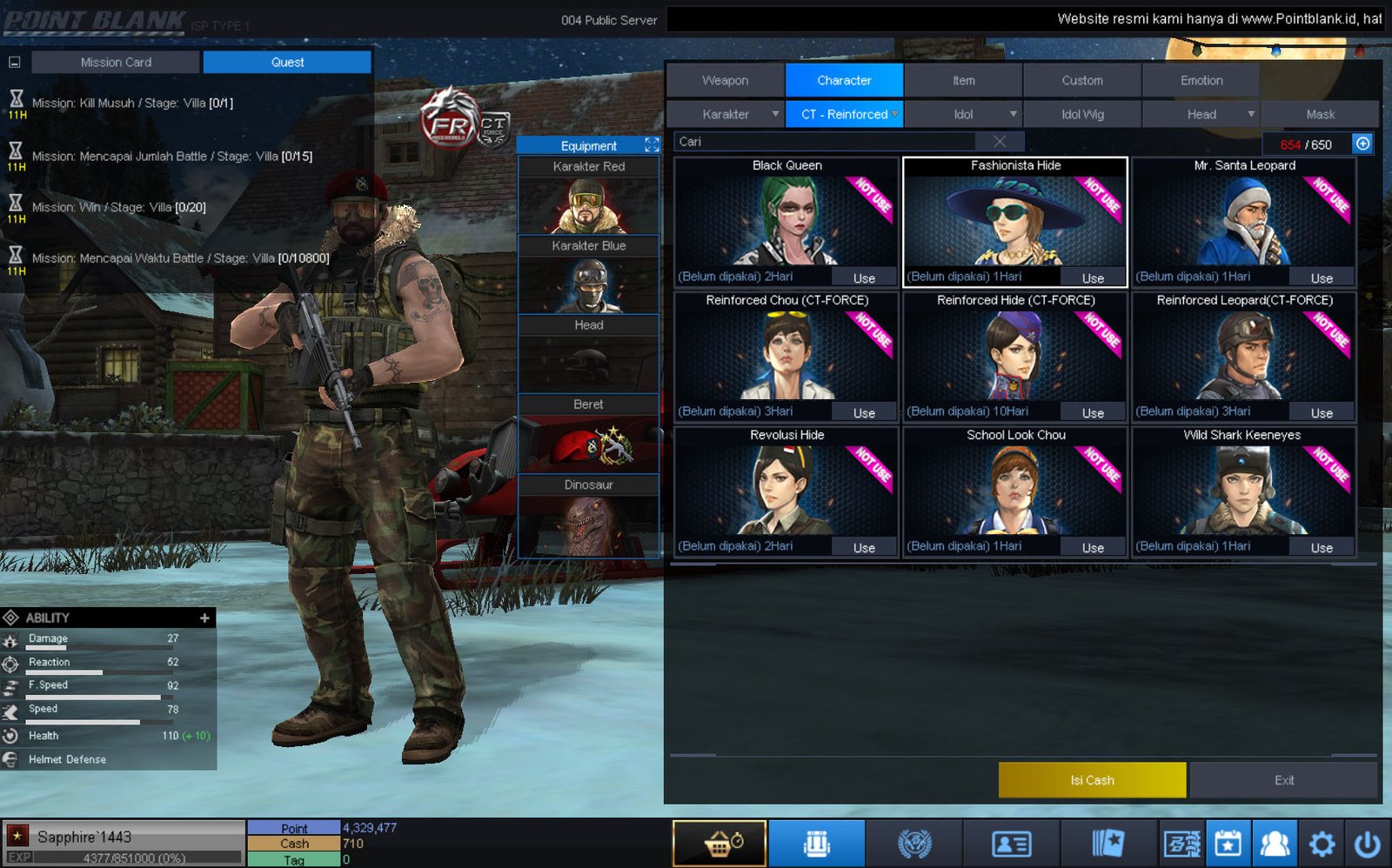Select the Custom tab
This screenshot has height=868, width=1392.
pyautogui.click(x=1081, y=80)
